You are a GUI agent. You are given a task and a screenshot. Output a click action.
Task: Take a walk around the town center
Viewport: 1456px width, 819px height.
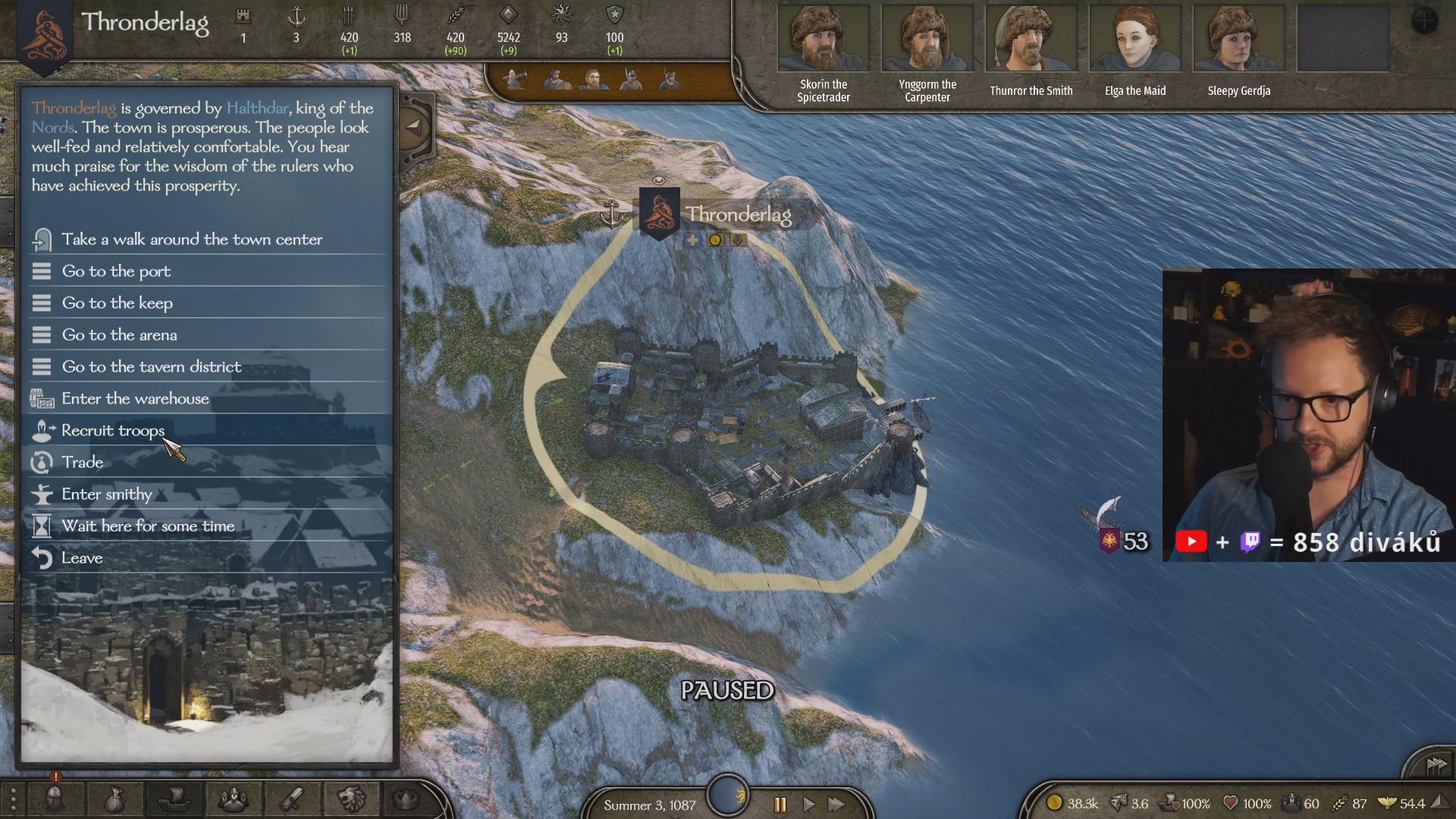pyautogui.click(x=192, y=240)
